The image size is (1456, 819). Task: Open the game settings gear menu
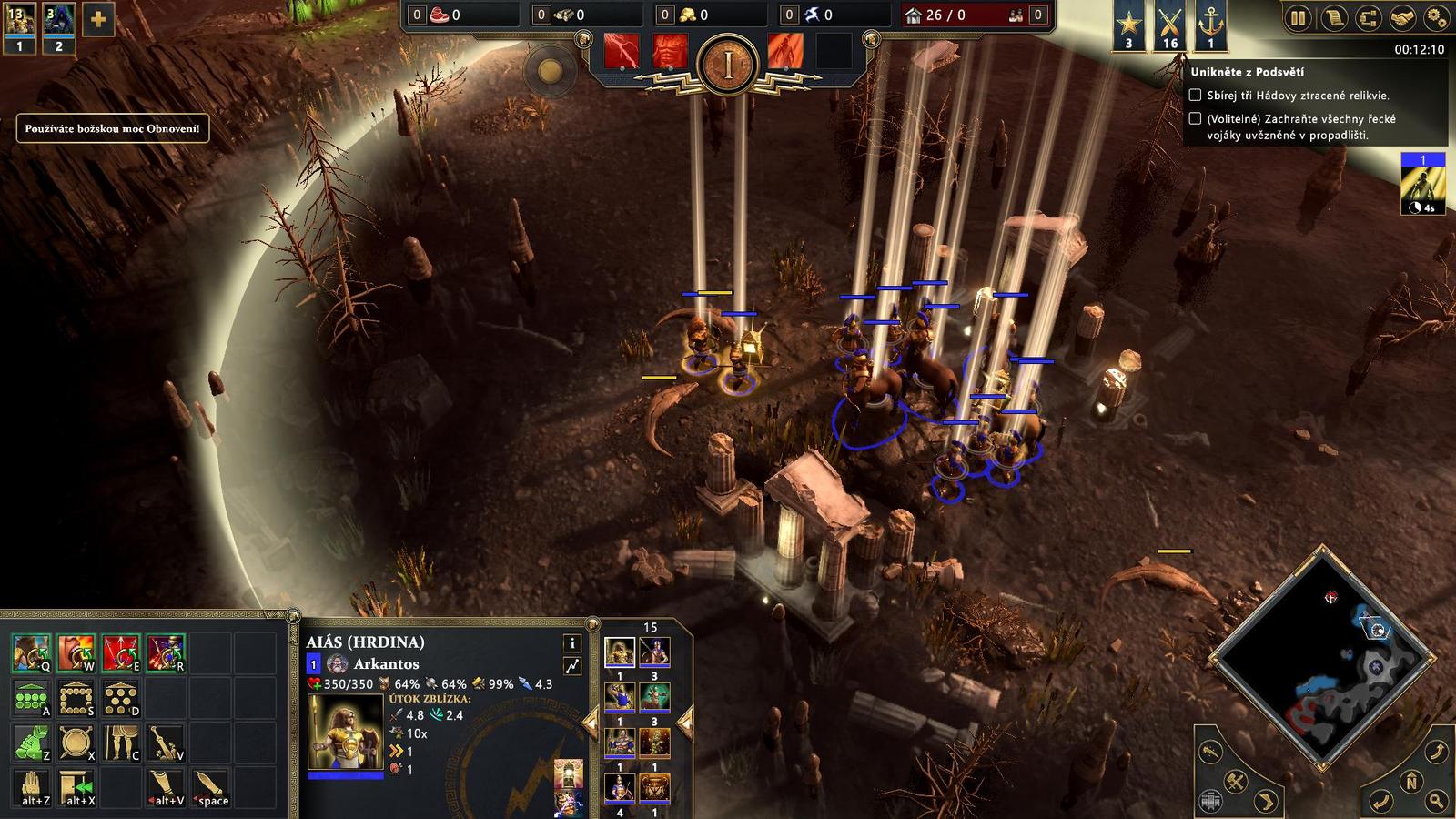(x=1436, y=18)
